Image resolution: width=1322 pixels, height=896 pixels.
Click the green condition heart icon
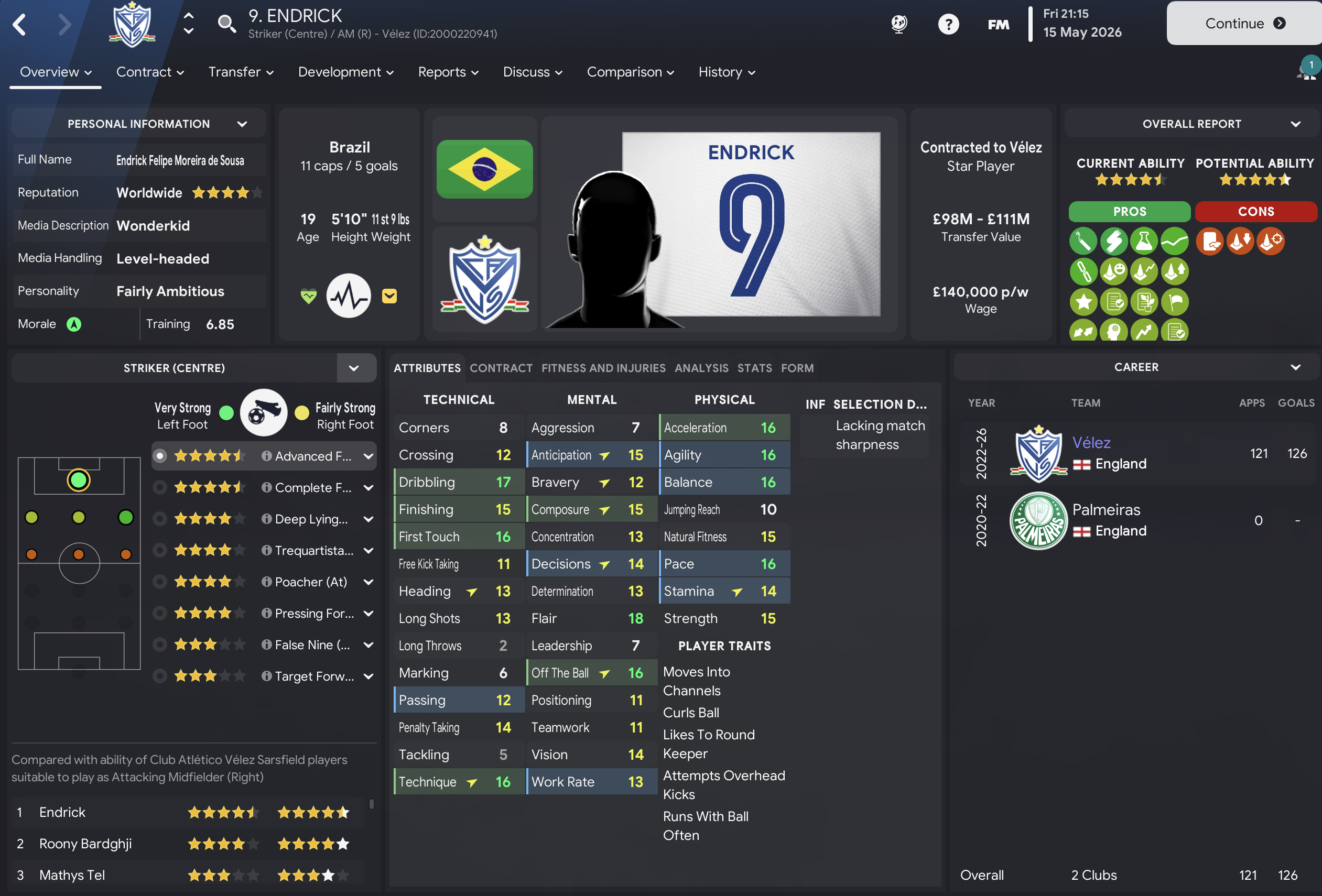point(308,295)
